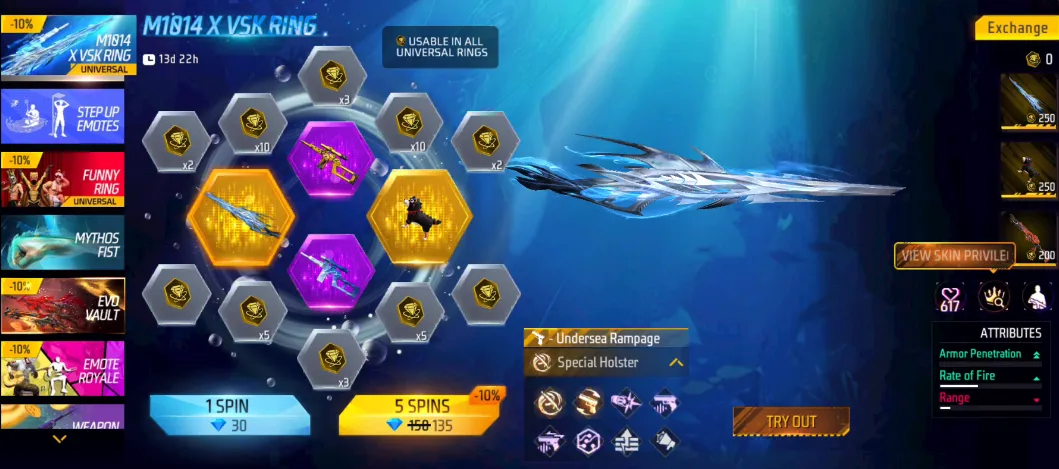Buy 1 Spin for 30 diamonds

[229, 415]
